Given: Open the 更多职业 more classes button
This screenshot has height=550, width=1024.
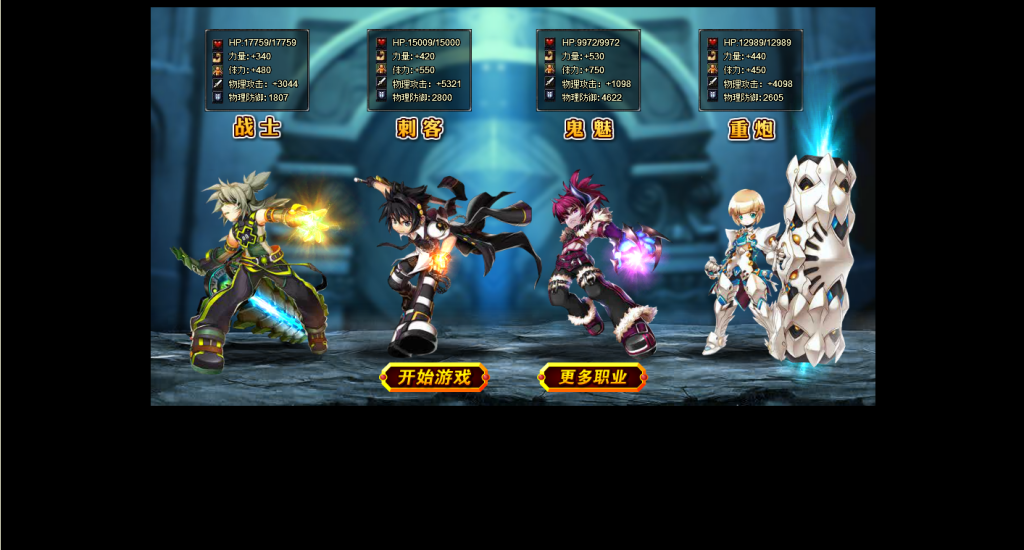Looking at the screenshot, I should coord(592,377).
